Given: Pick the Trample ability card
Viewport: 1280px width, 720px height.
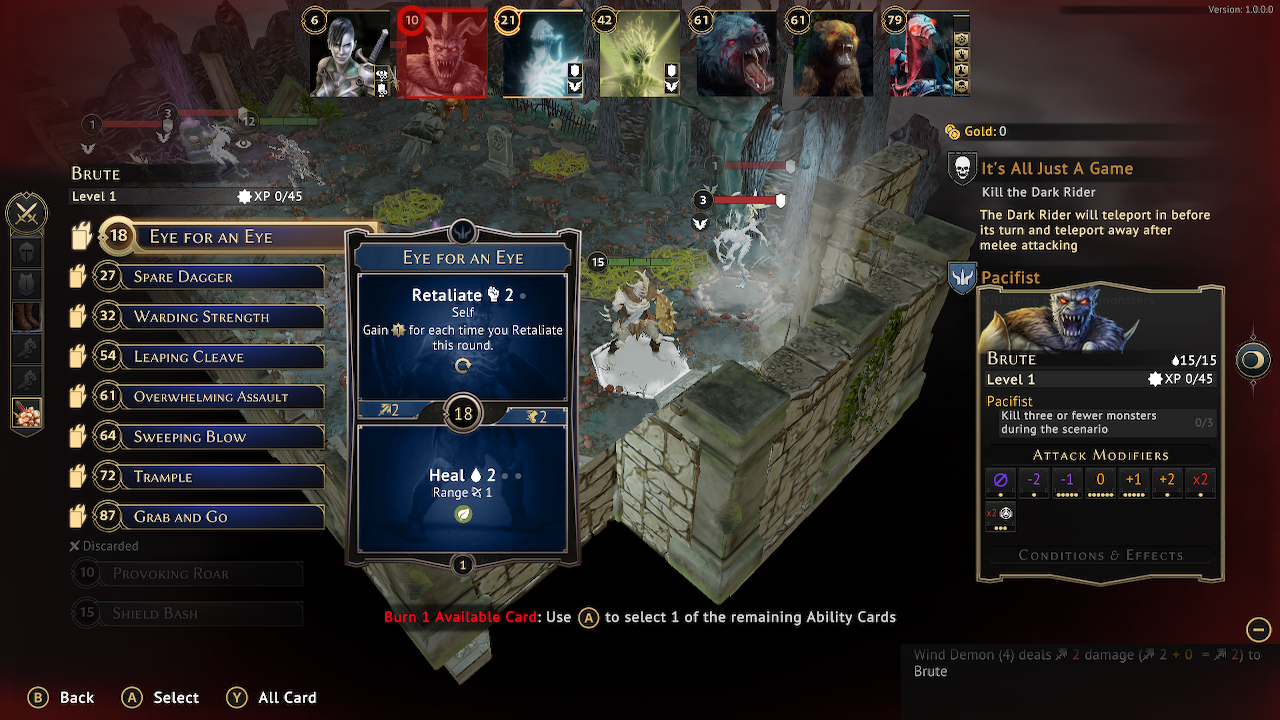Looking at the screenshot, I should pyautogui.click(x=225, y=477).
